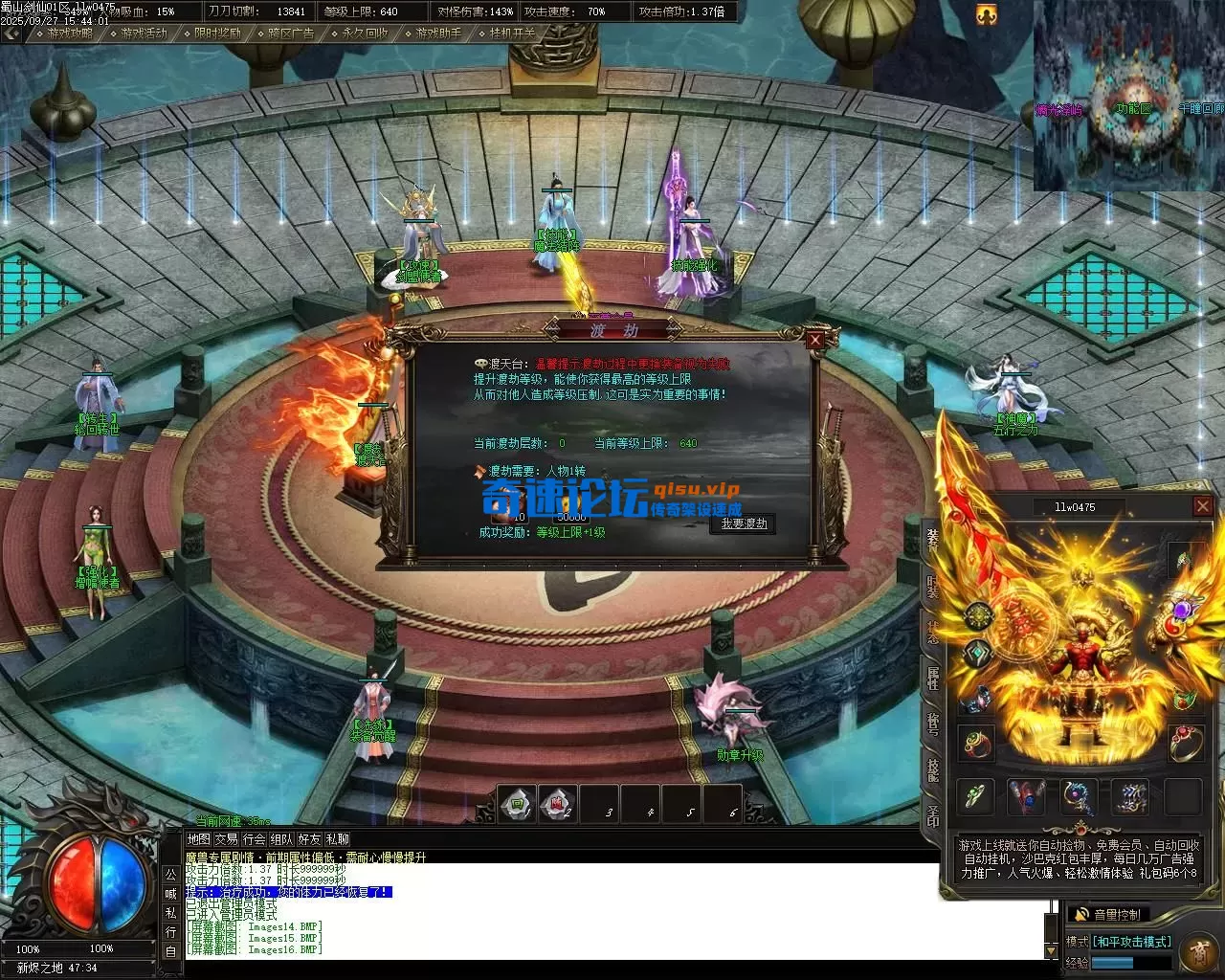Open the 行会 guild button
The height and width of the screenshot is (980, 1225).
click(254, 838)
